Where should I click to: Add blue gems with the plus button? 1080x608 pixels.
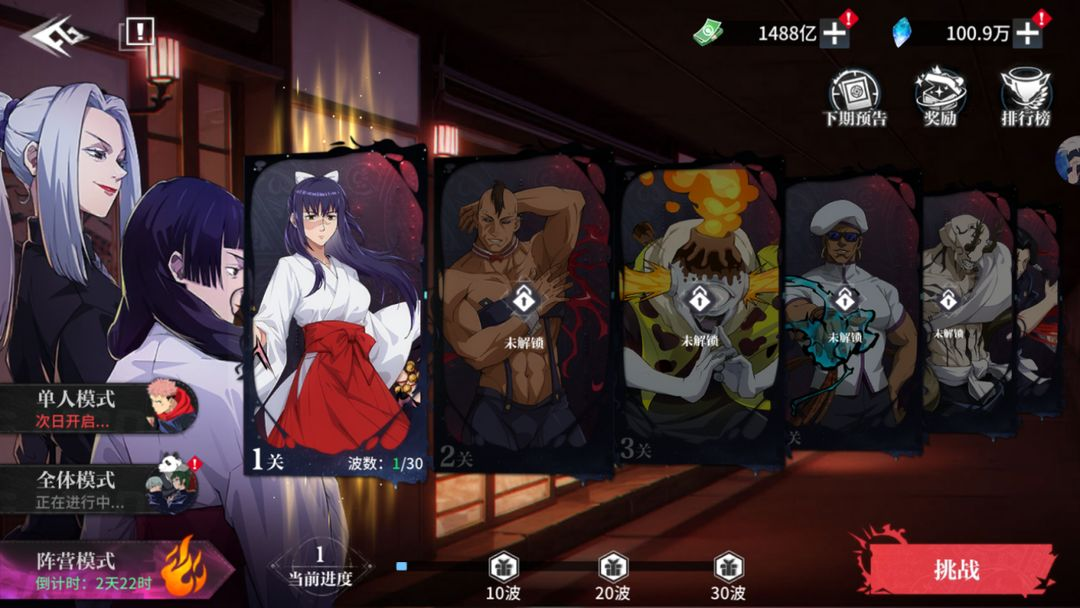tap(1027, 34)
